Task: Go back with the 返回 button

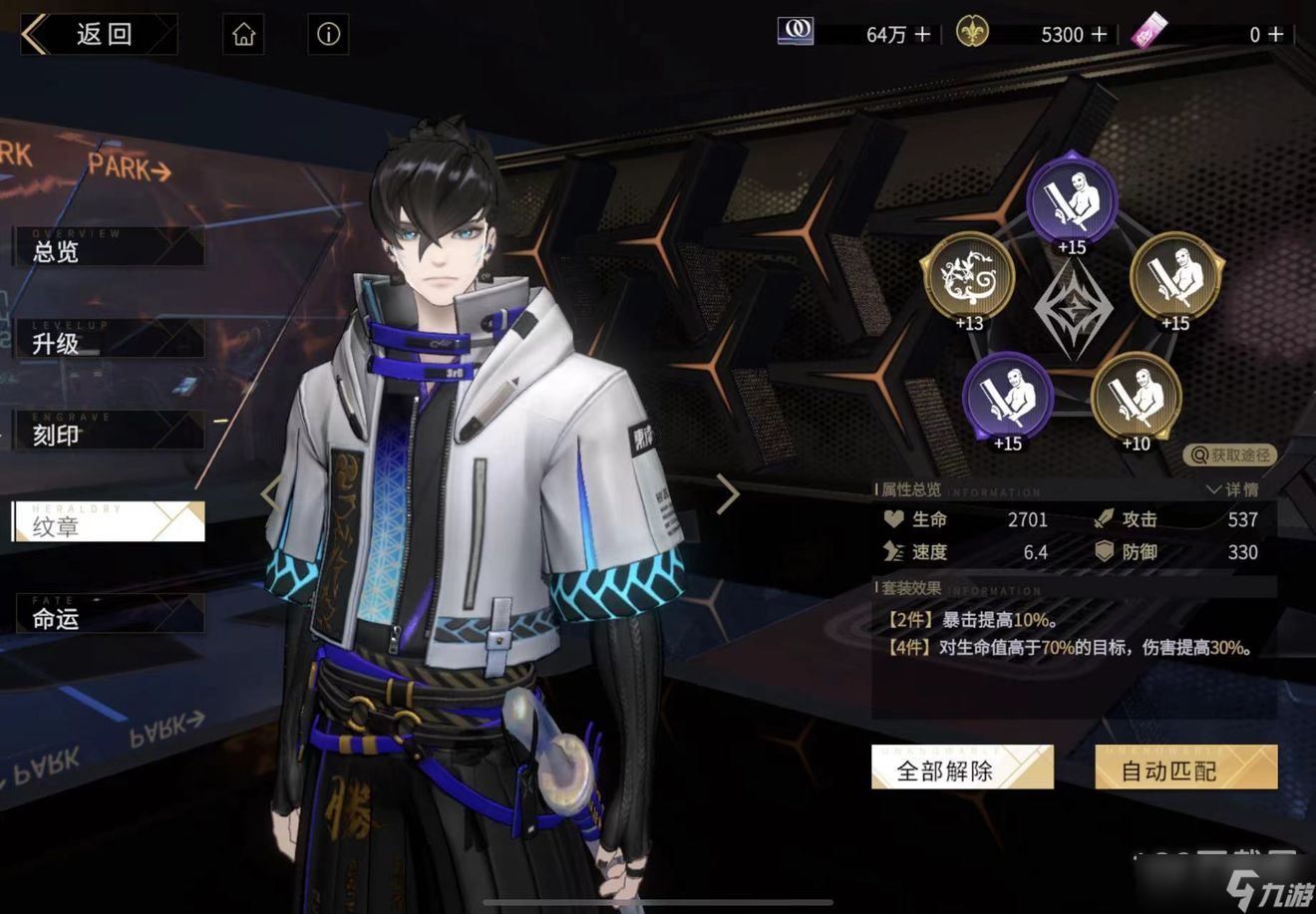Action: tap(98, 35)
